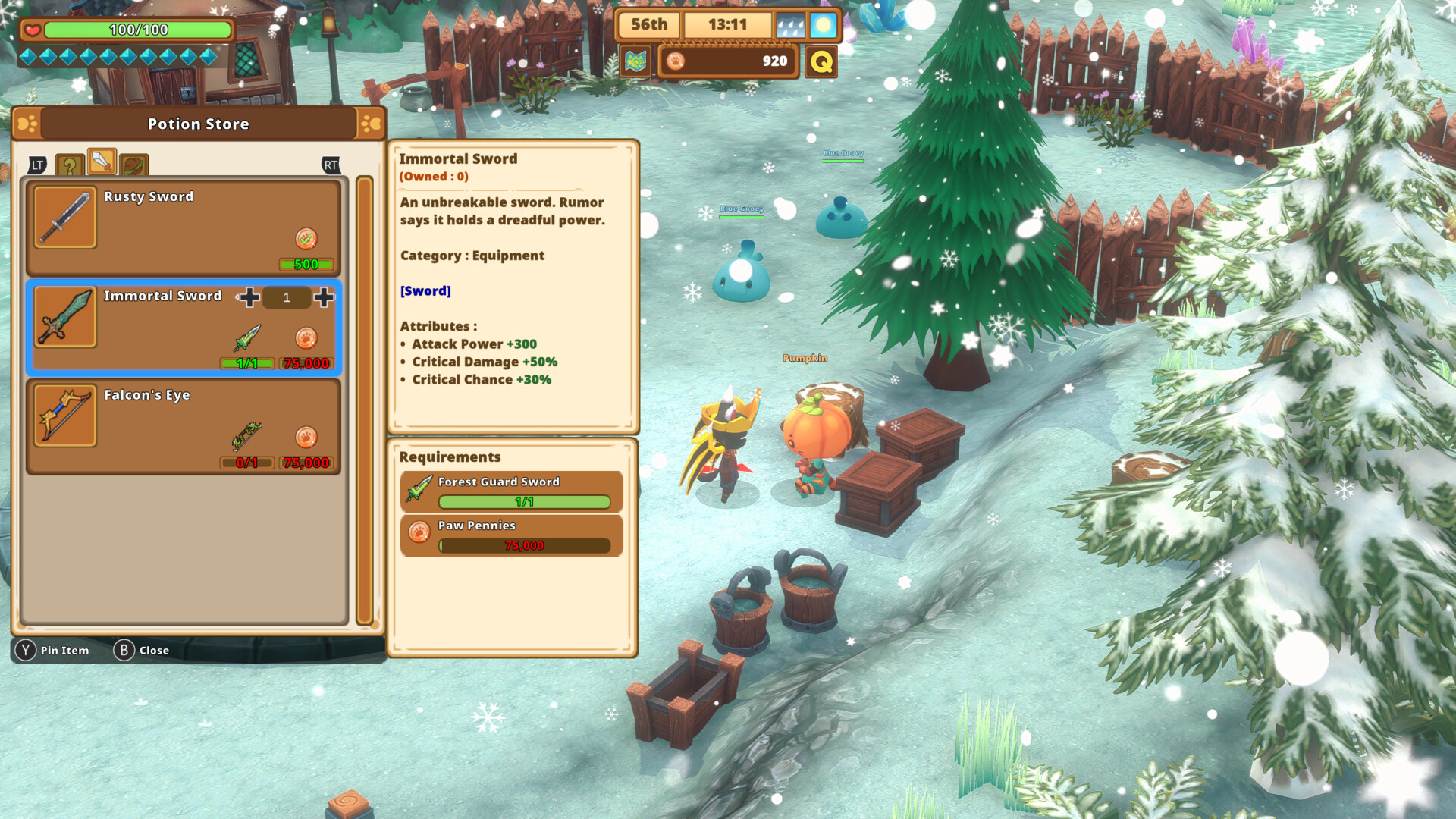Click the Immortal Sword quantity field
The width and height of the screenshot is (1456, 819).
(287, 298)
